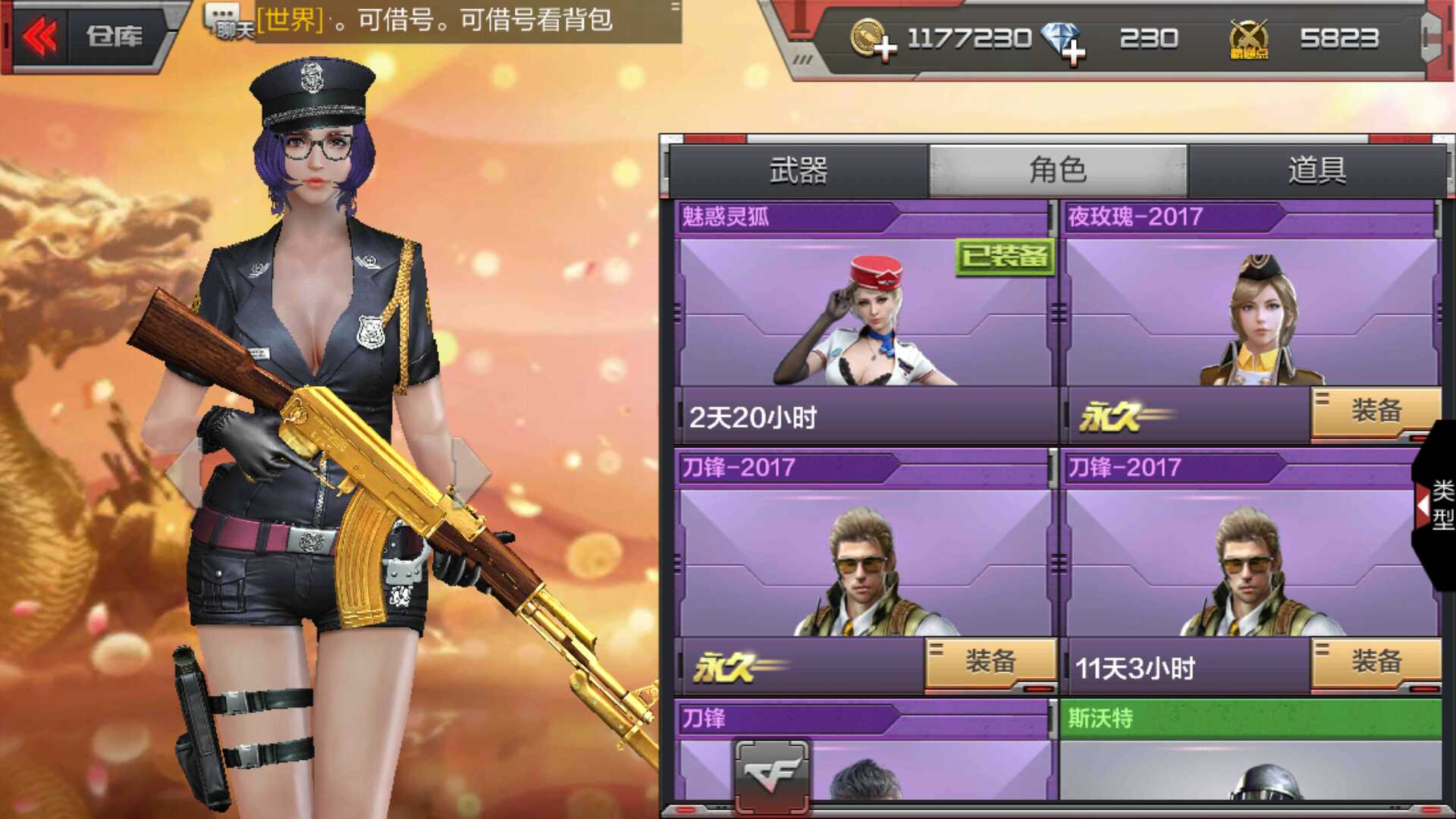
Task: Click the arrow on the 类型 tab
Action: (1422, 507)
